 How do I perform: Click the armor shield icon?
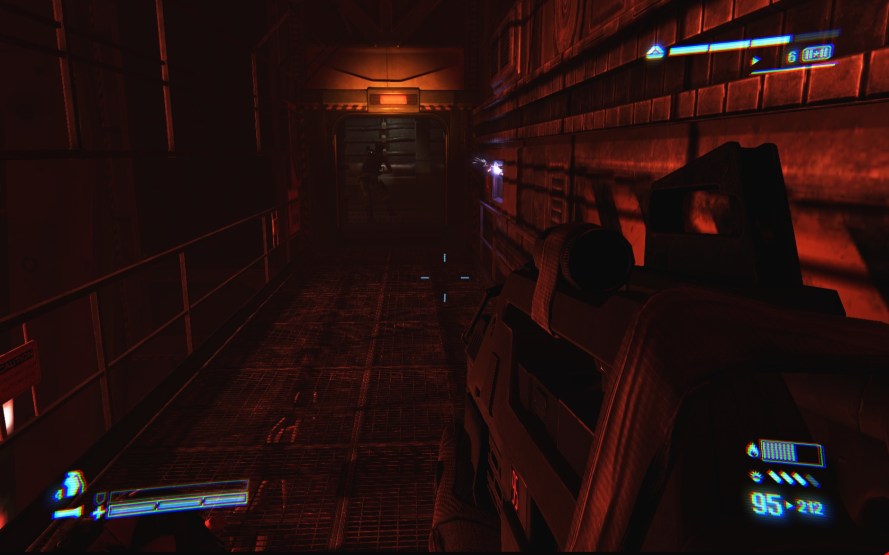click(100, 496)
